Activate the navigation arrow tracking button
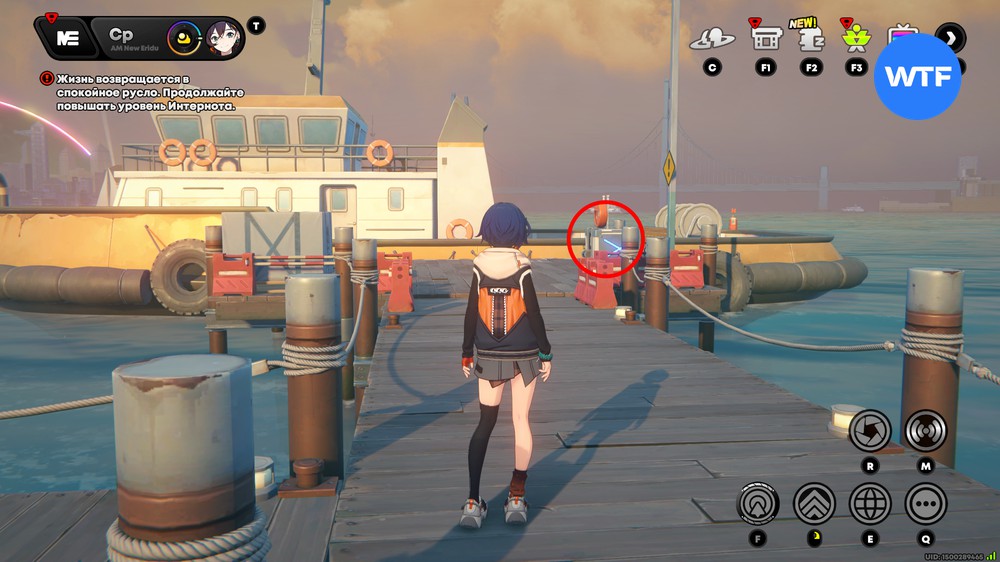This screenshot has height=562, width=1000. [x=758, y=503]
